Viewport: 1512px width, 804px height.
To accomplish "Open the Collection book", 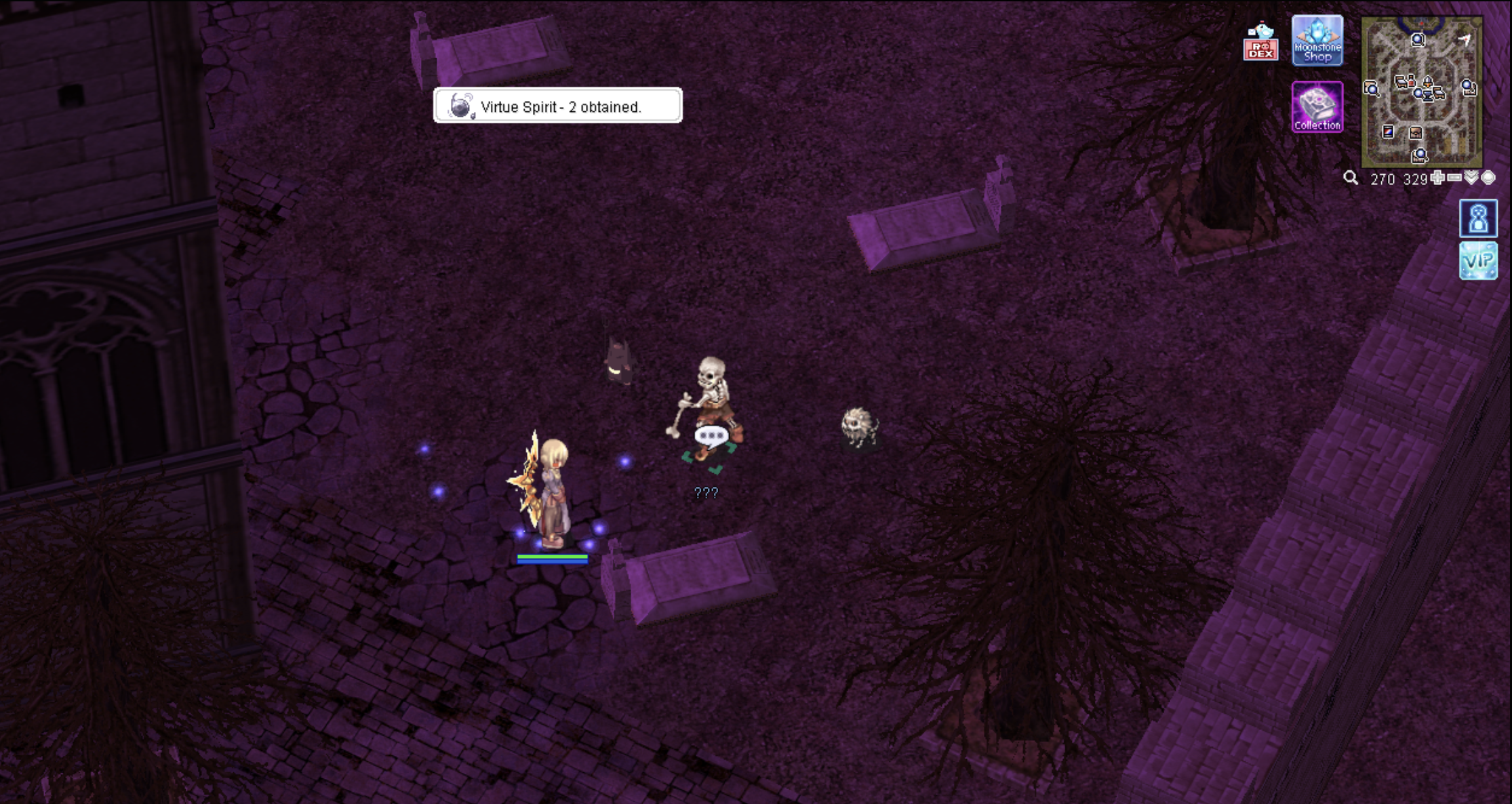I will pos(1317,106).
